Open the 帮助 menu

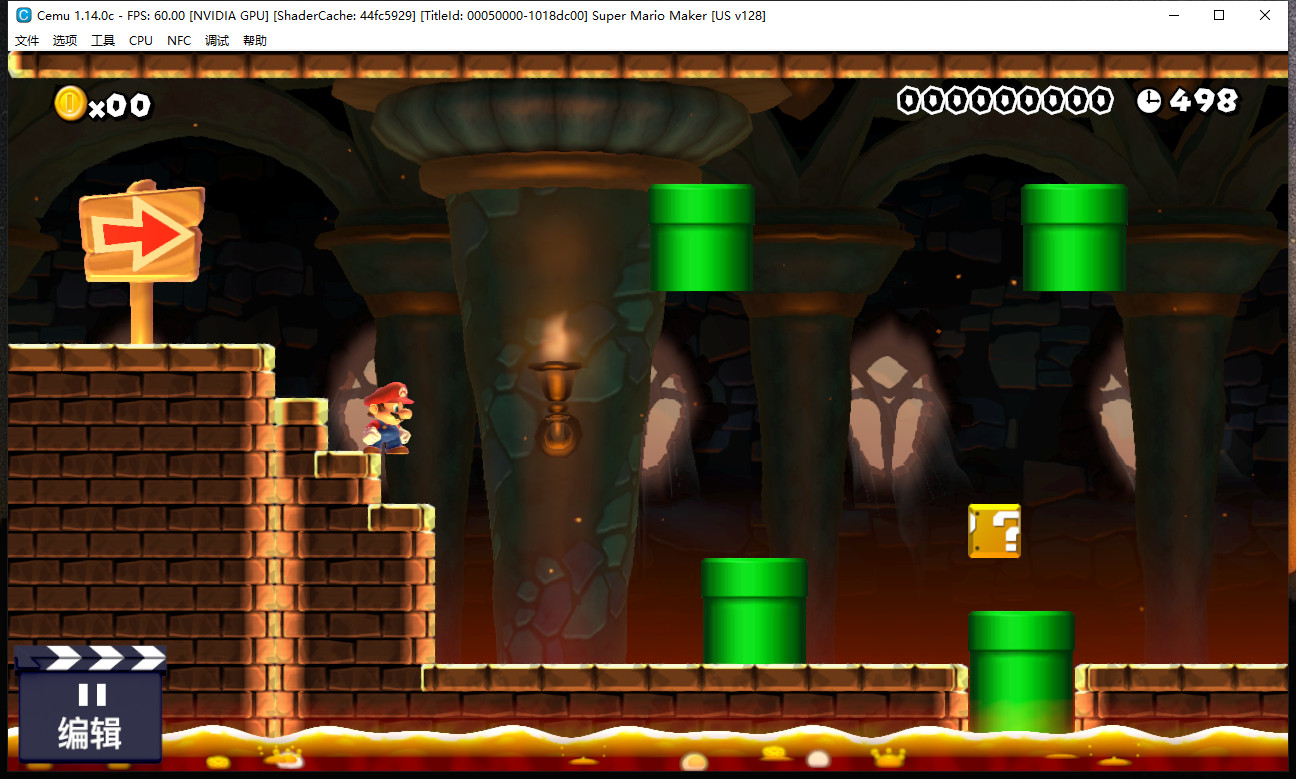tap(255, 41)
